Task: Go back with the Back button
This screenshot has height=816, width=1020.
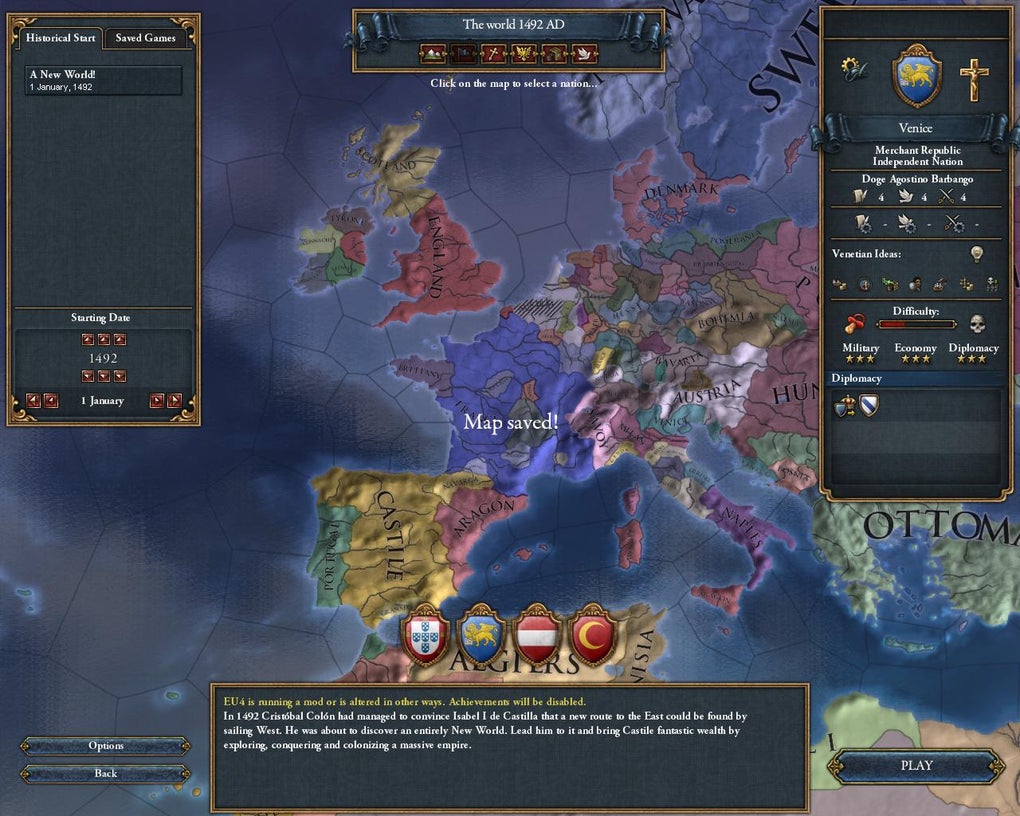Action: [105, 773]
